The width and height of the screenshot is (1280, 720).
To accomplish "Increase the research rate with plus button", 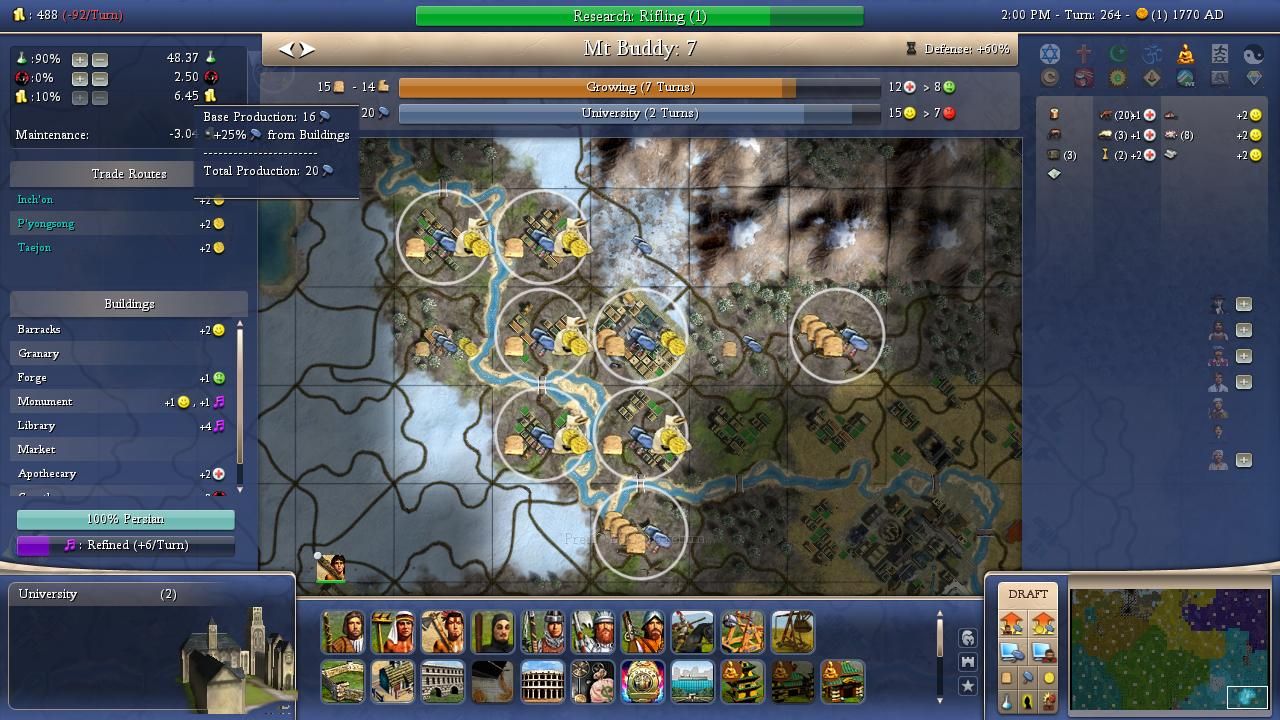I will pos(80,59).
